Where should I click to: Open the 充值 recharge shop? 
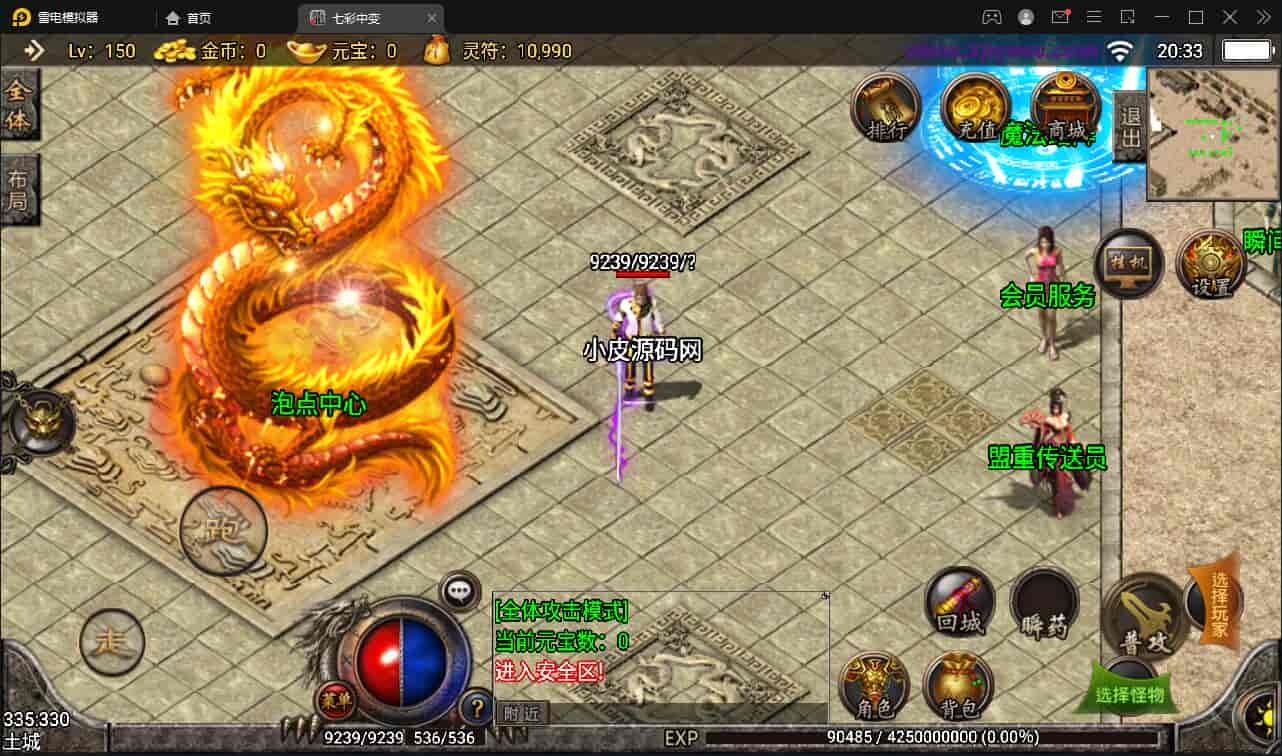click(972, 108)
